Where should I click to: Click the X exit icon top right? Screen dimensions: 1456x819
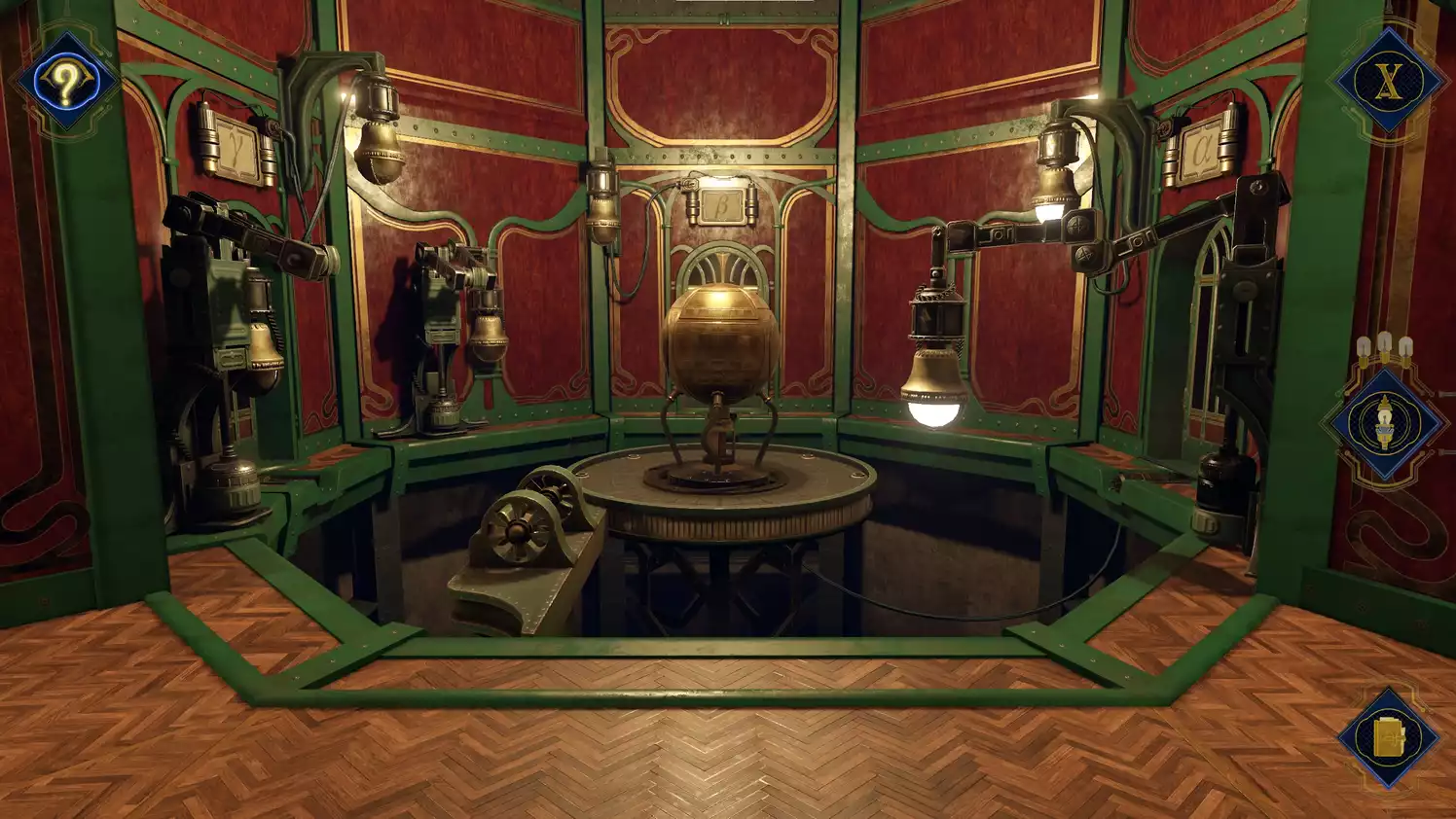pyautogui.click(x=1389, y=84)
